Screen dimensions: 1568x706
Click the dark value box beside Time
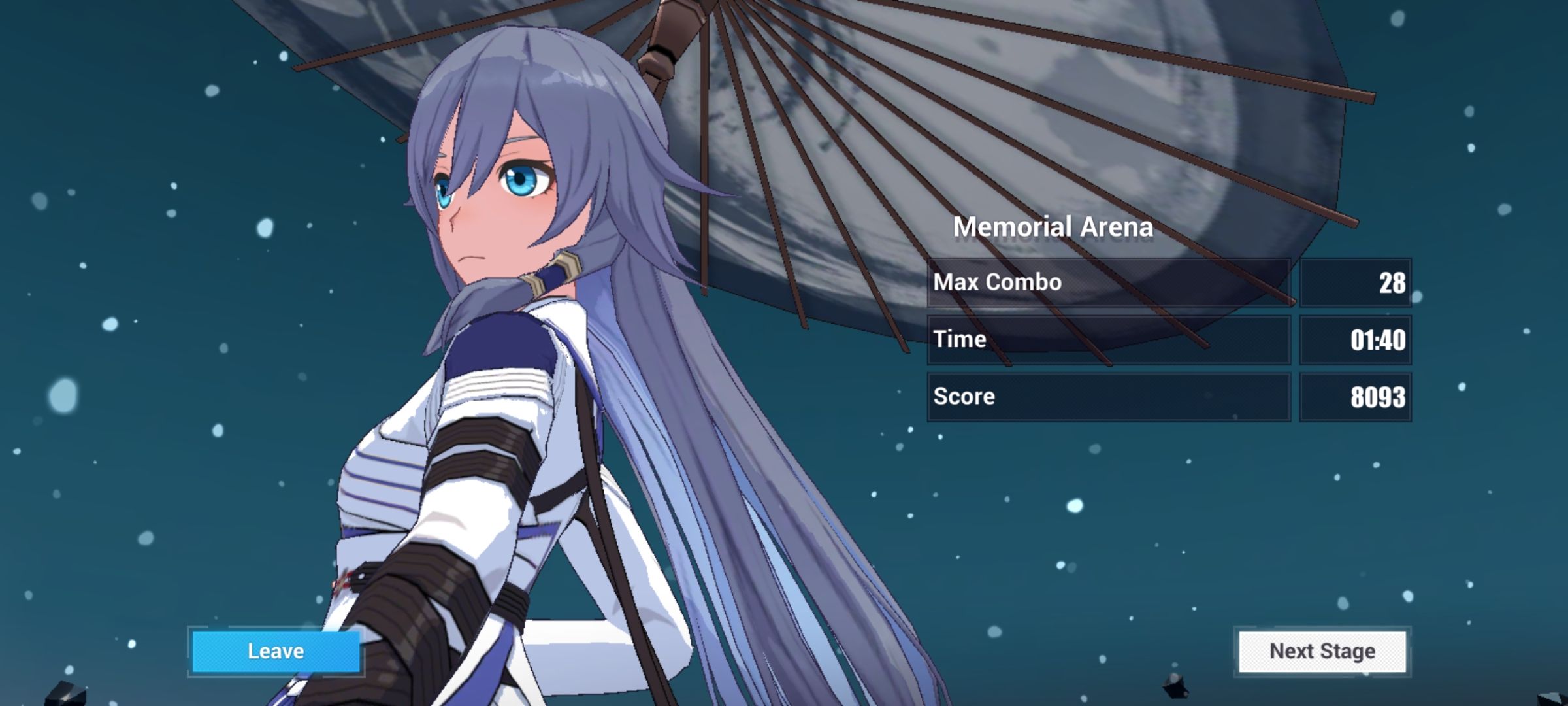1357,339
